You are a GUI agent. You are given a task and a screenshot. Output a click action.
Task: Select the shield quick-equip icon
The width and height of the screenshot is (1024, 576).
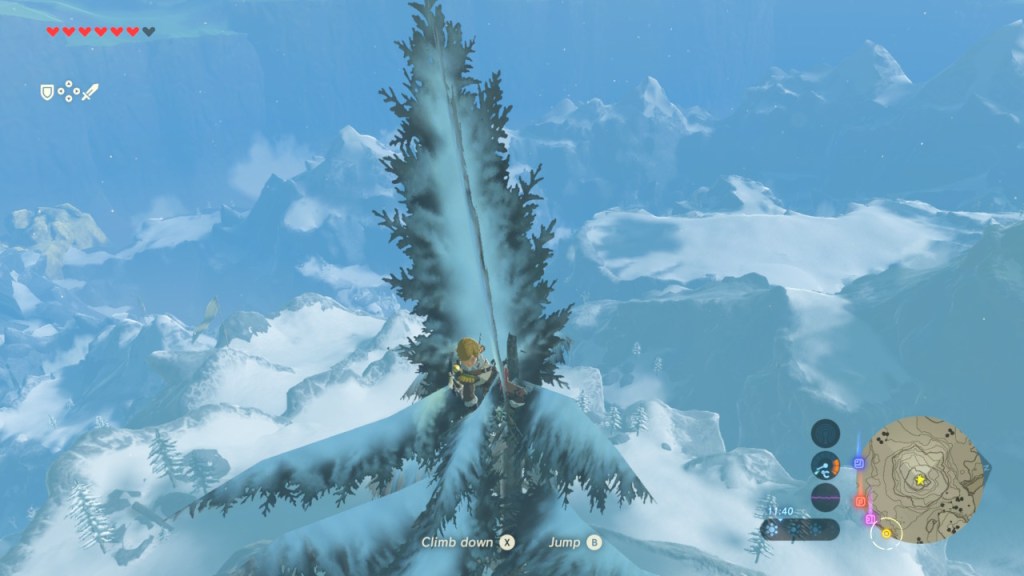tap(46, 92)
